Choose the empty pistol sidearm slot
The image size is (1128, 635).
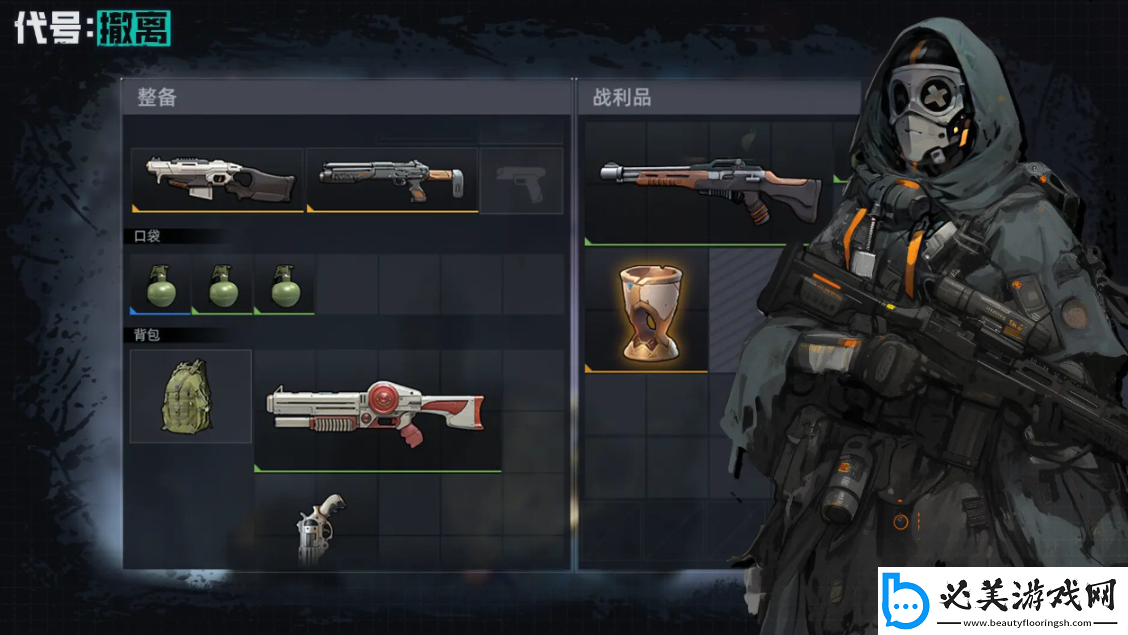[x=521, y=181]
